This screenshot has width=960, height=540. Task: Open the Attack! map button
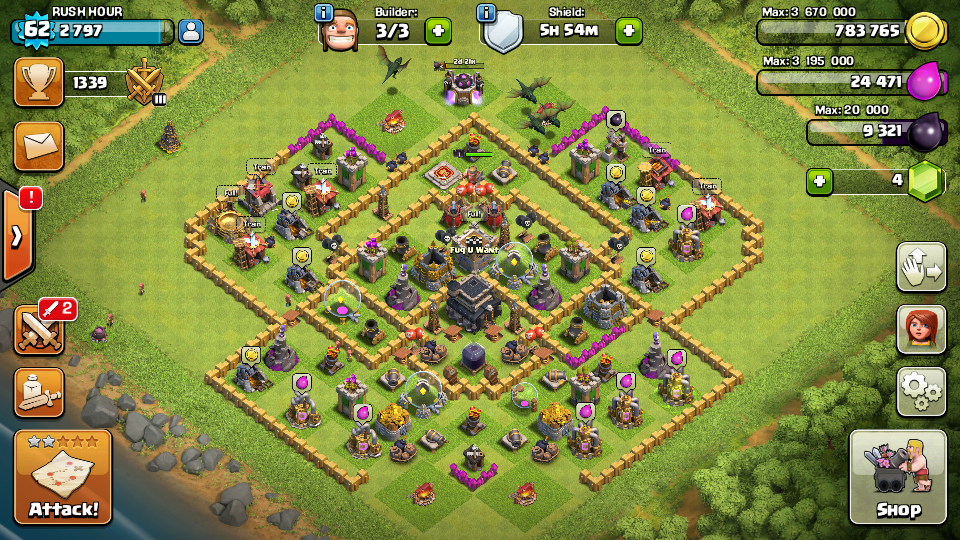pyautogui.click(x=63, y=478)
